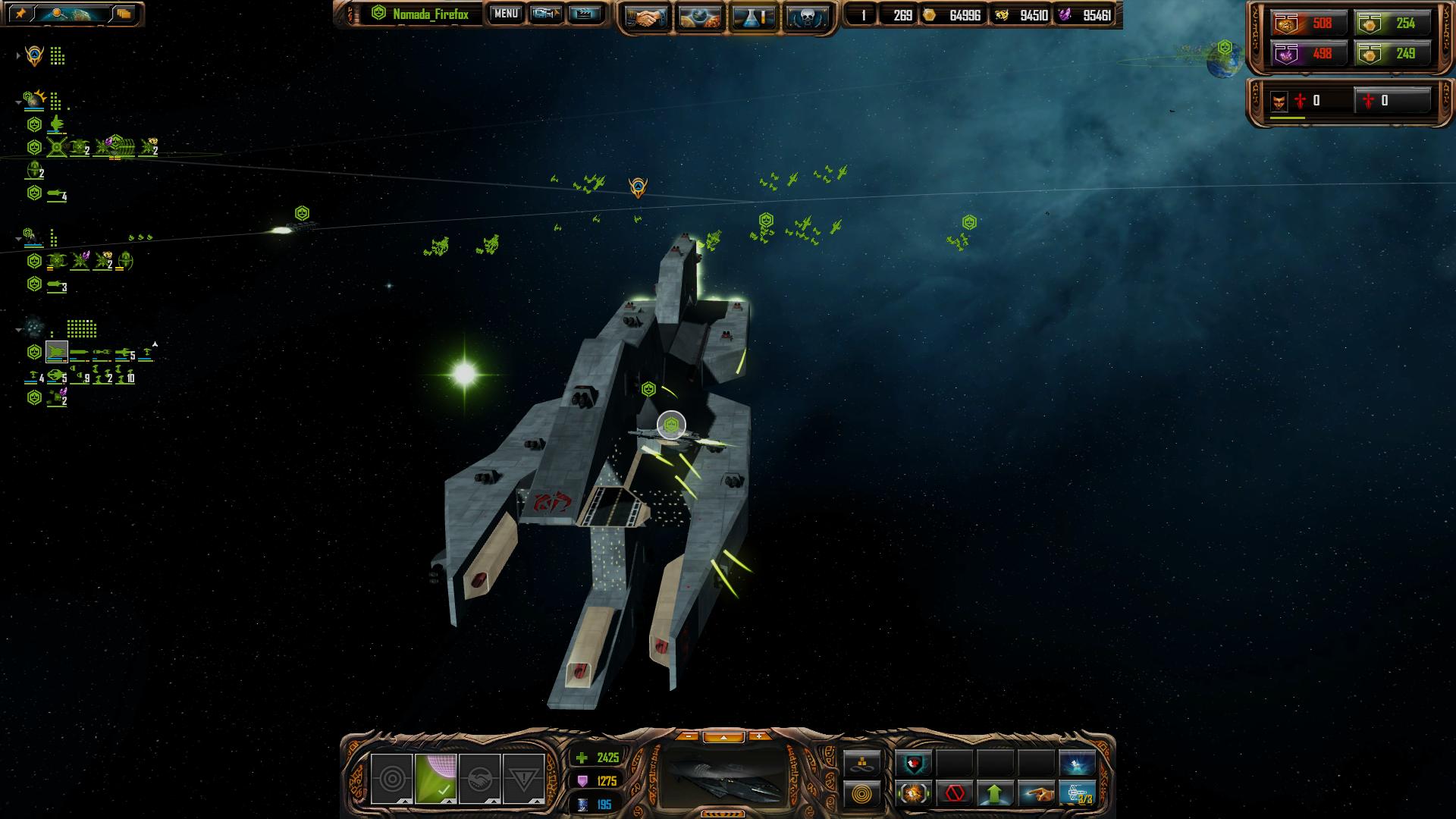
Task: Click the green up-arrow upgrade command
Action: pos(996,794)
